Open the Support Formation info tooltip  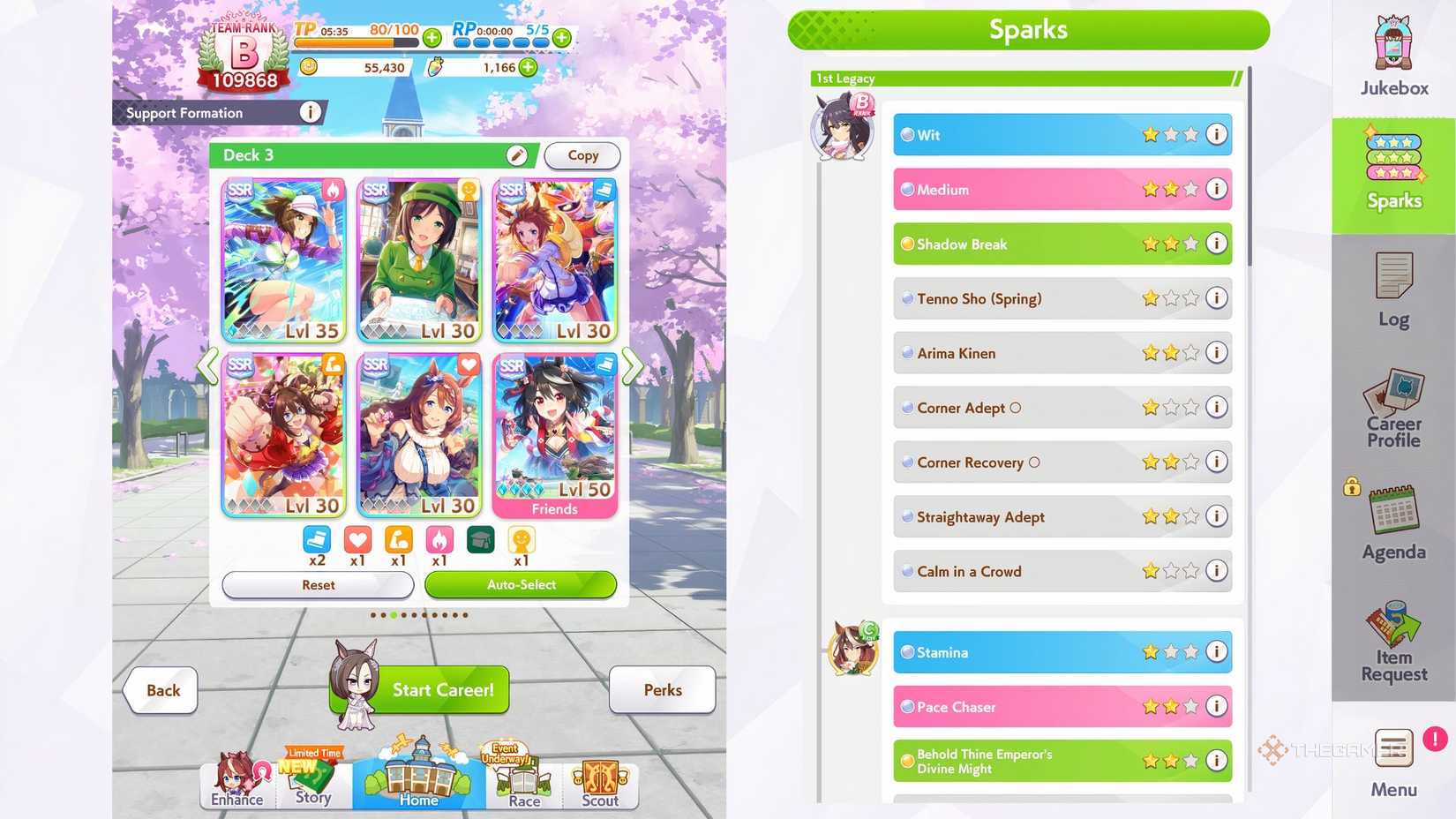(310, 112)
